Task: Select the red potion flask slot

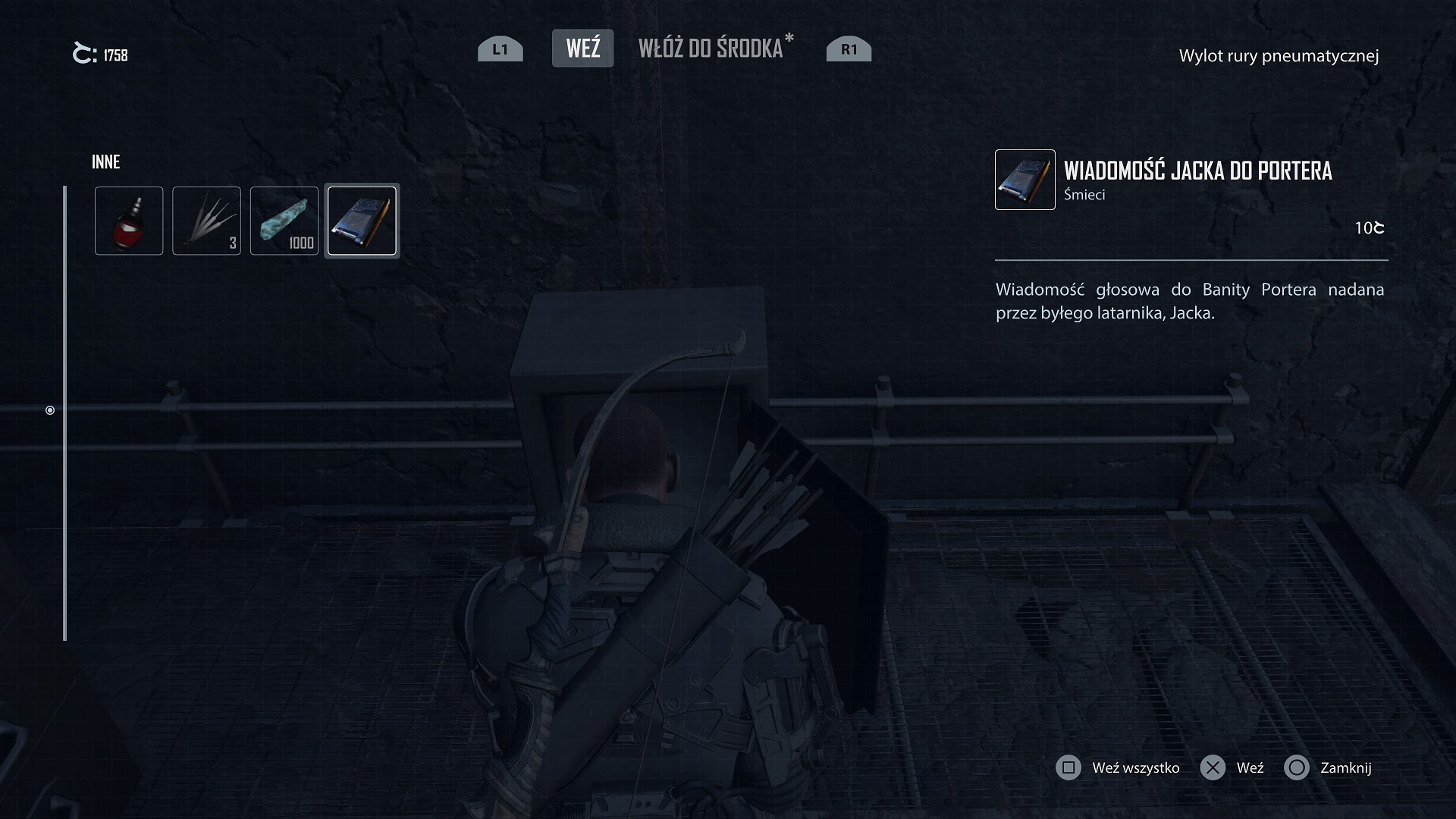Action: pyautogui.click(x=129, y=221)
